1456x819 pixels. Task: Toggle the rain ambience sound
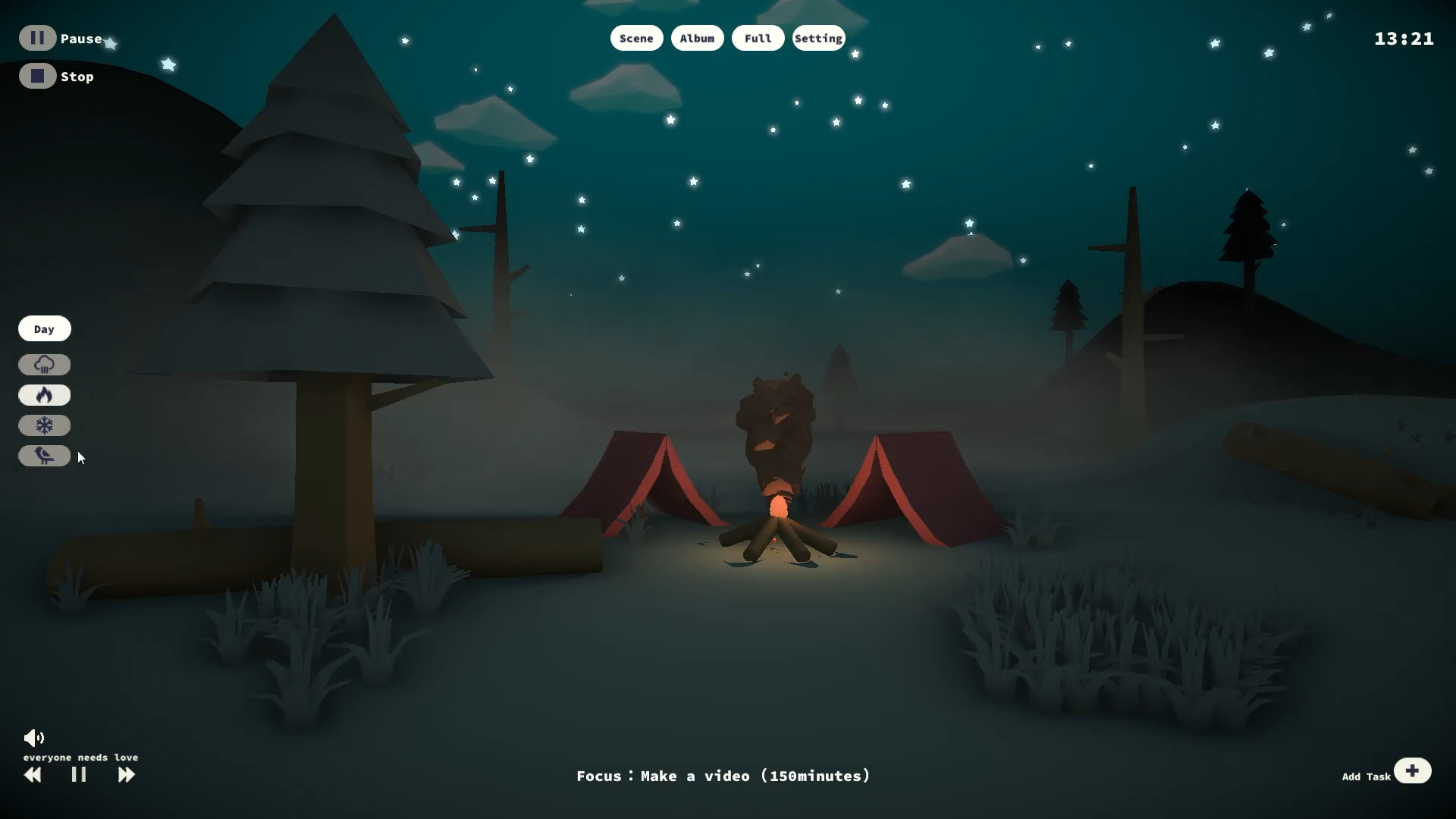pos(44,365)
